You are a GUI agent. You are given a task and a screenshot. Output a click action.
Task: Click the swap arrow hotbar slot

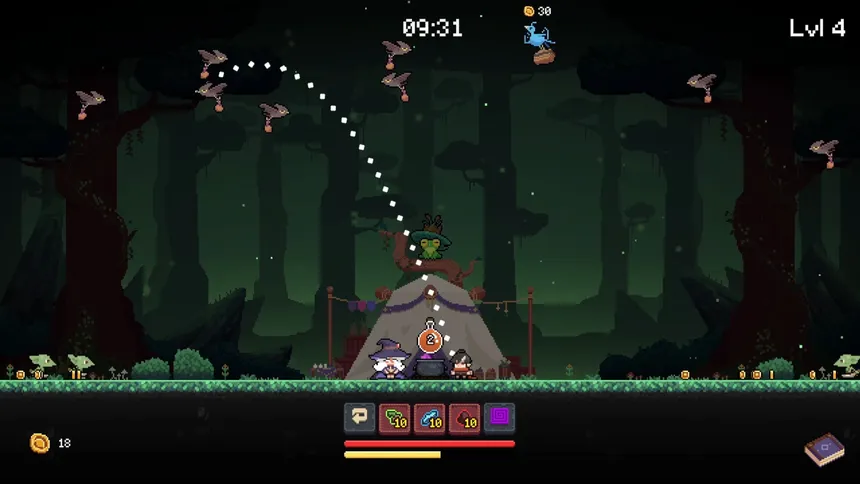(360, 417)
